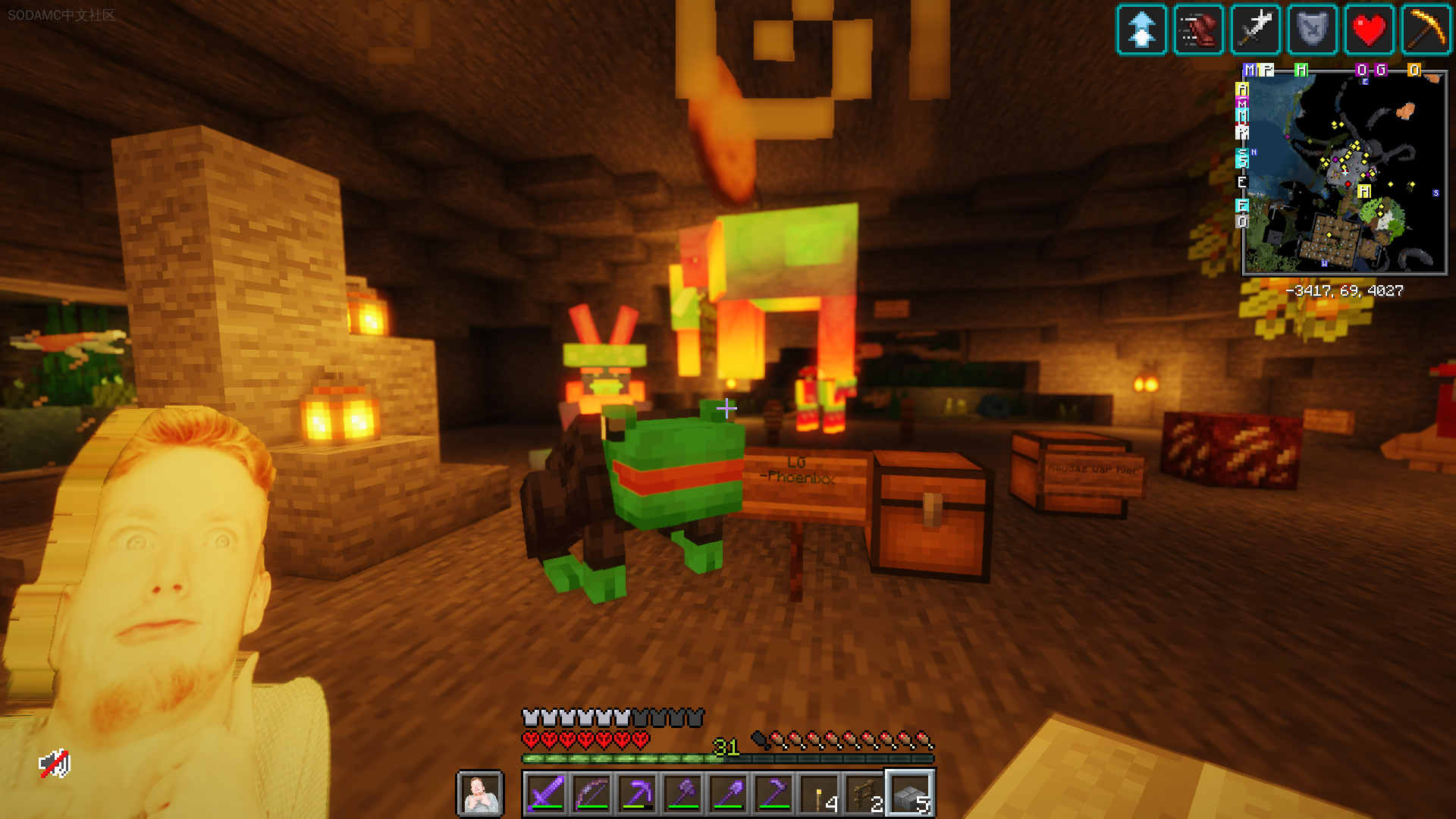Screen dimensions: 1456x819
Task: Click the red heart effect icon
Action: tap(1369, 30)
